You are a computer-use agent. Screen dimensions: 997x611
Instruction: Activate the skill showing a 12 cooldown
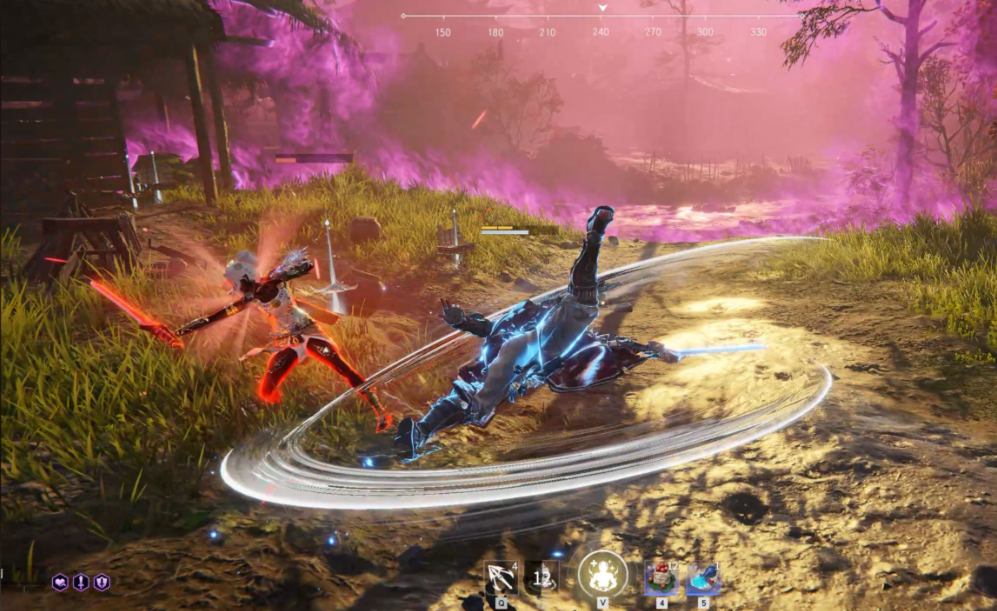(x=543, y=576)
